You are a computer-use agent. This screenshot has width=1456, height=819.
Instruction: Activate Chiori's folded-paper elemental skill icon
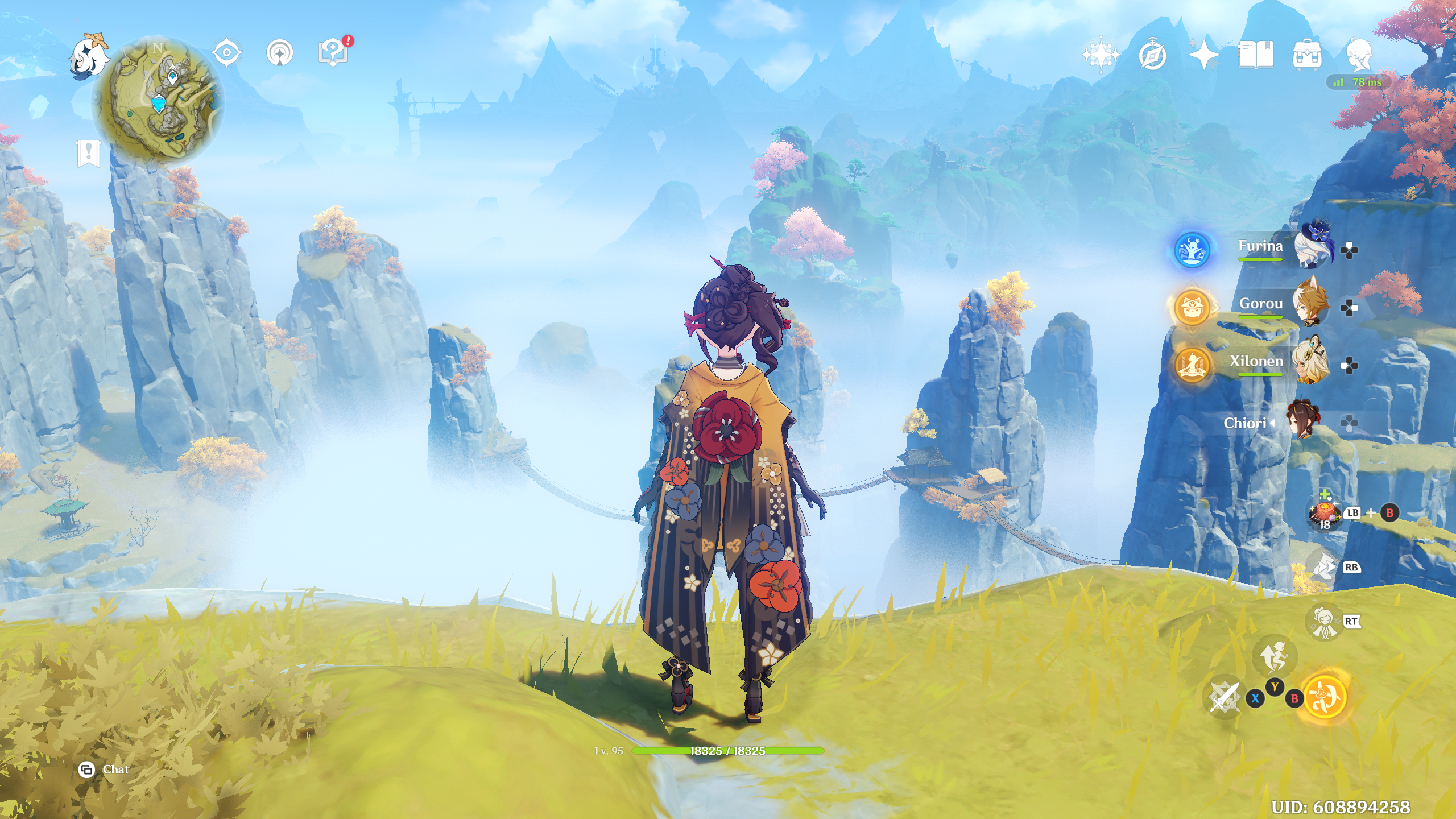pyautogui.click(x=1324, y=567)
